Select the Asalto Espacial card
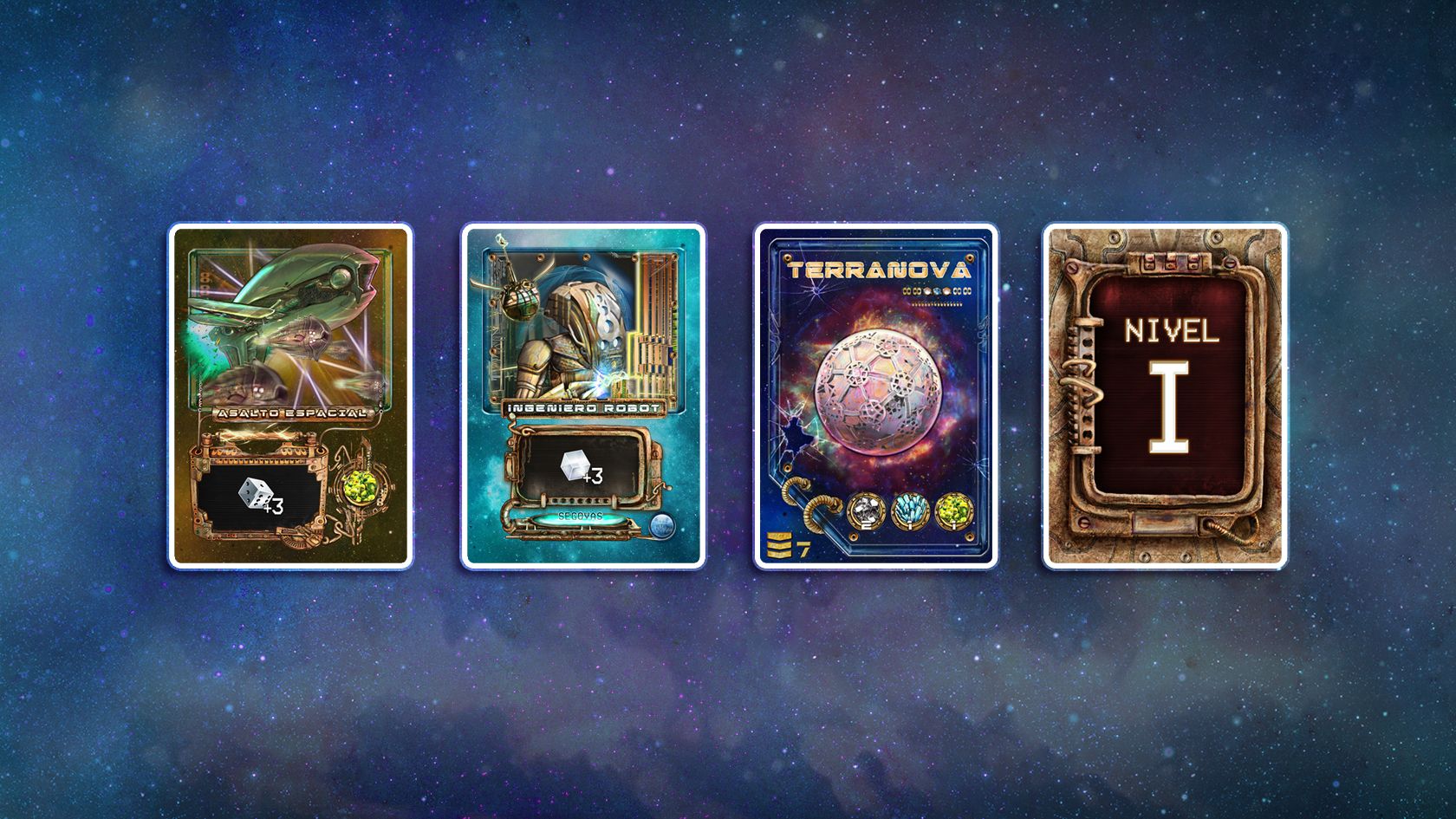The width and height of the screenshot is (1456, 819). [x=290, y=396]
